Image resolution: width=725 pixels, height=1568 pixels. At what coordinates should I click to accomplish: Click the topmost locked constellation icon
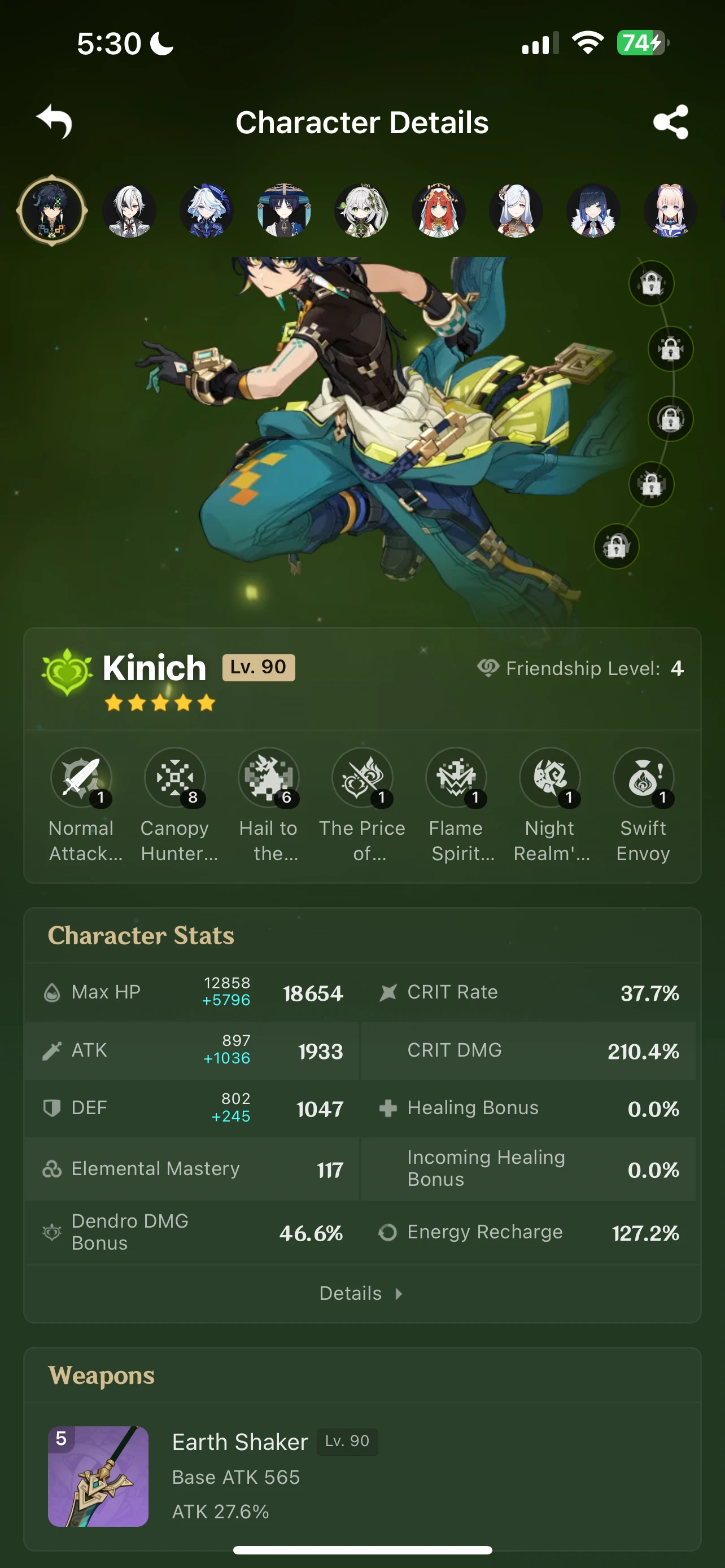coord(650,282)
